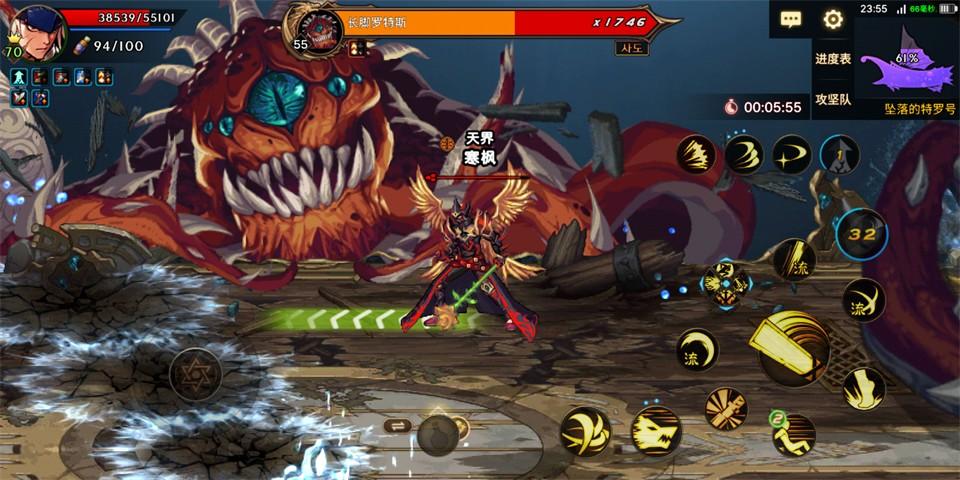
Task: Use the spinning slash whirlwind skill
Action: [x=586, y=431]
